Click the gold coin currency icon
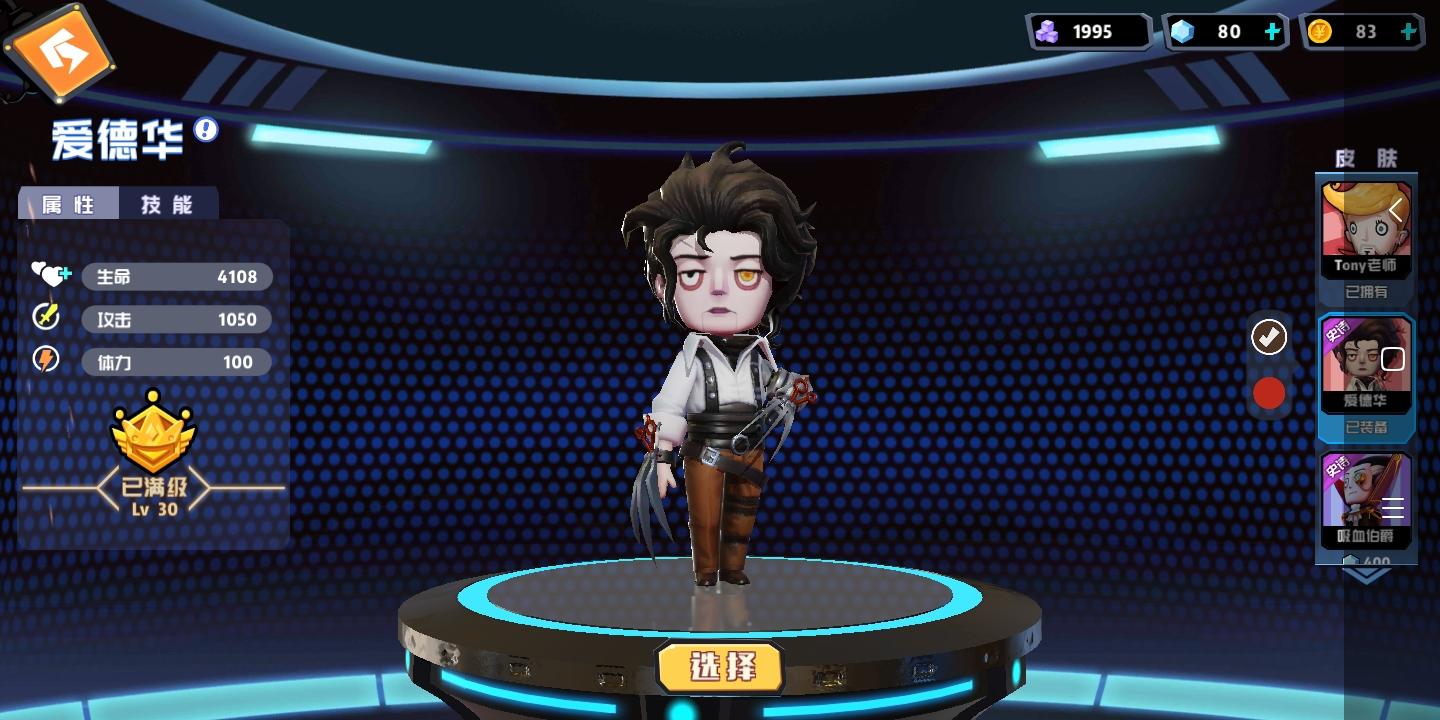 pyautogui.click(x=1320, y=31)
